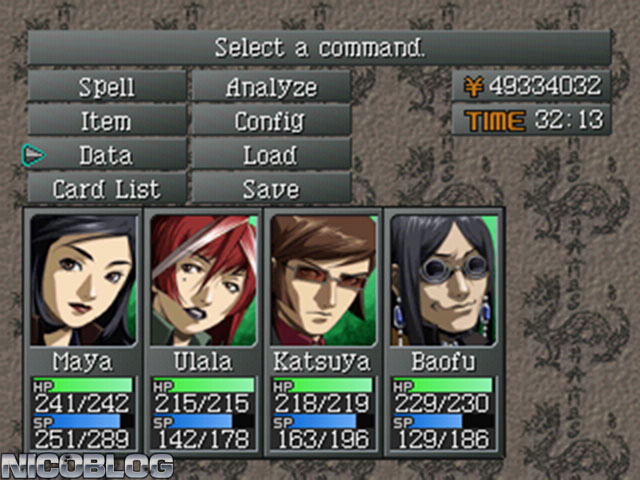Open the Card List
Viewport: 640px width, 480px height.
pyautogui.click(x=106, y=188)
